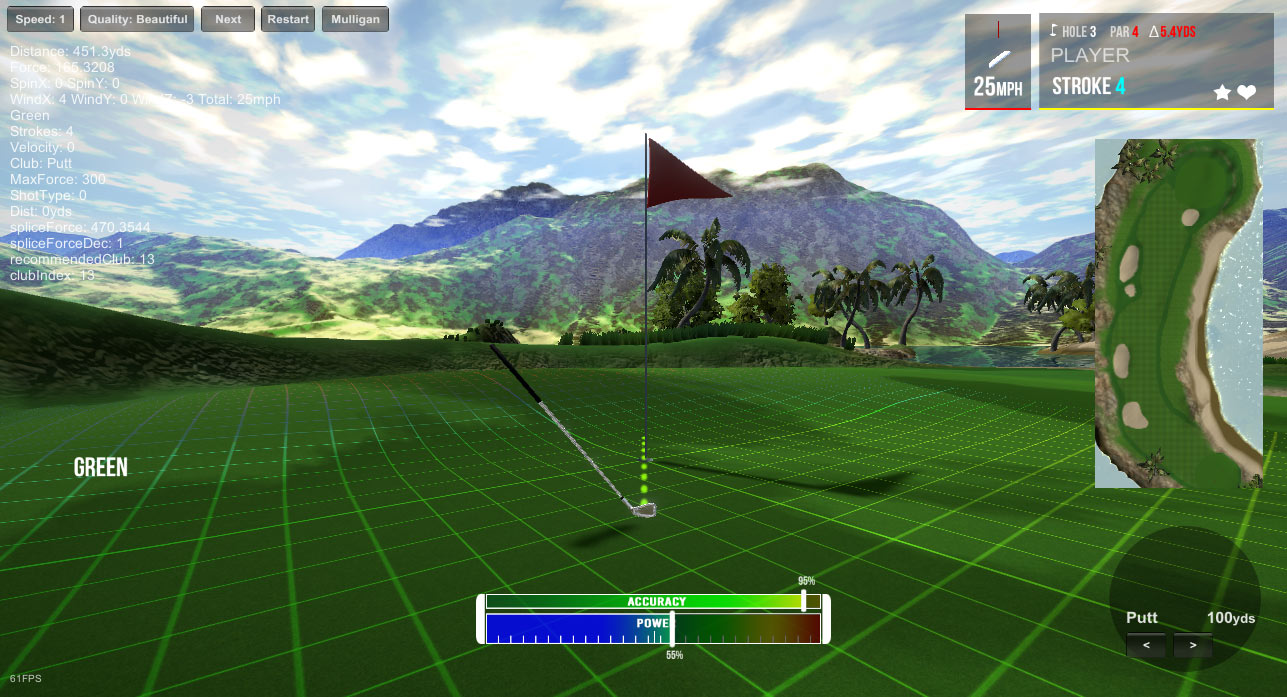
Task: Restart the current hole
Action: point(289,19)
